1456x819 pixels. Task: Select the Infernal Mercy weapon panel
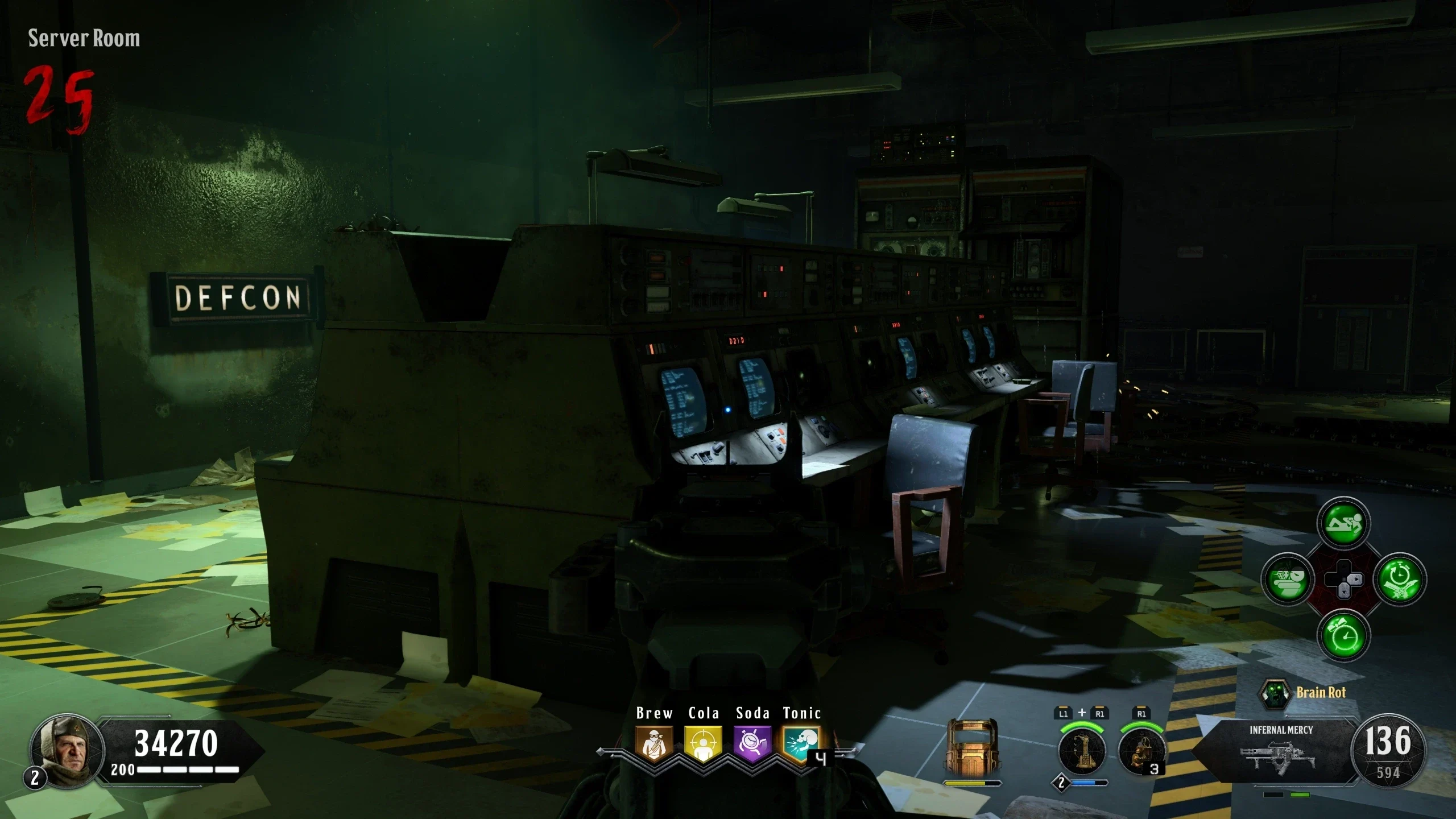[1280, 750]
